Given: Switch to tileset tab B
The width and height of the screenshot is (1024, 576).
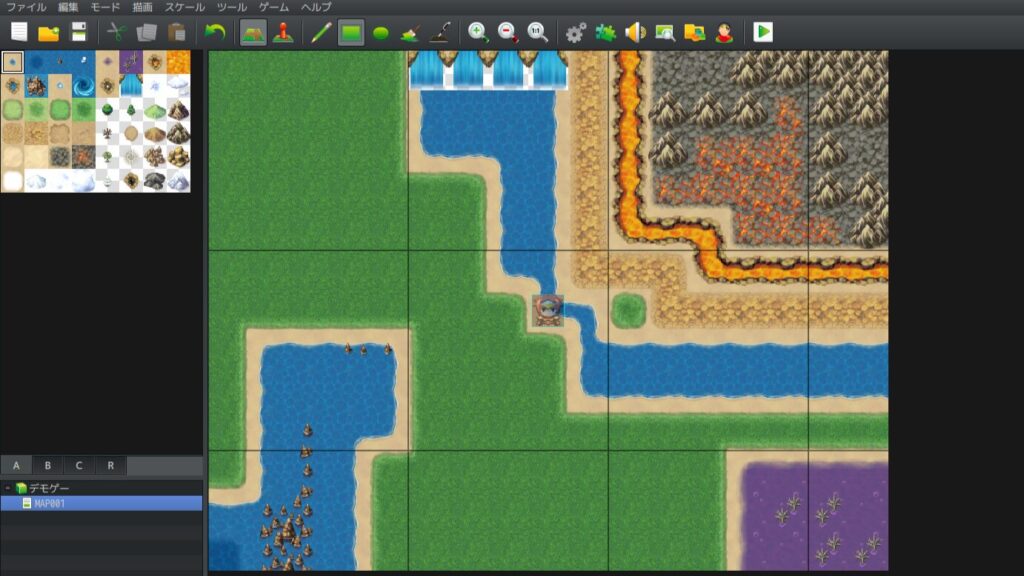Looking at the screenshot, I should tap(47, 466).
